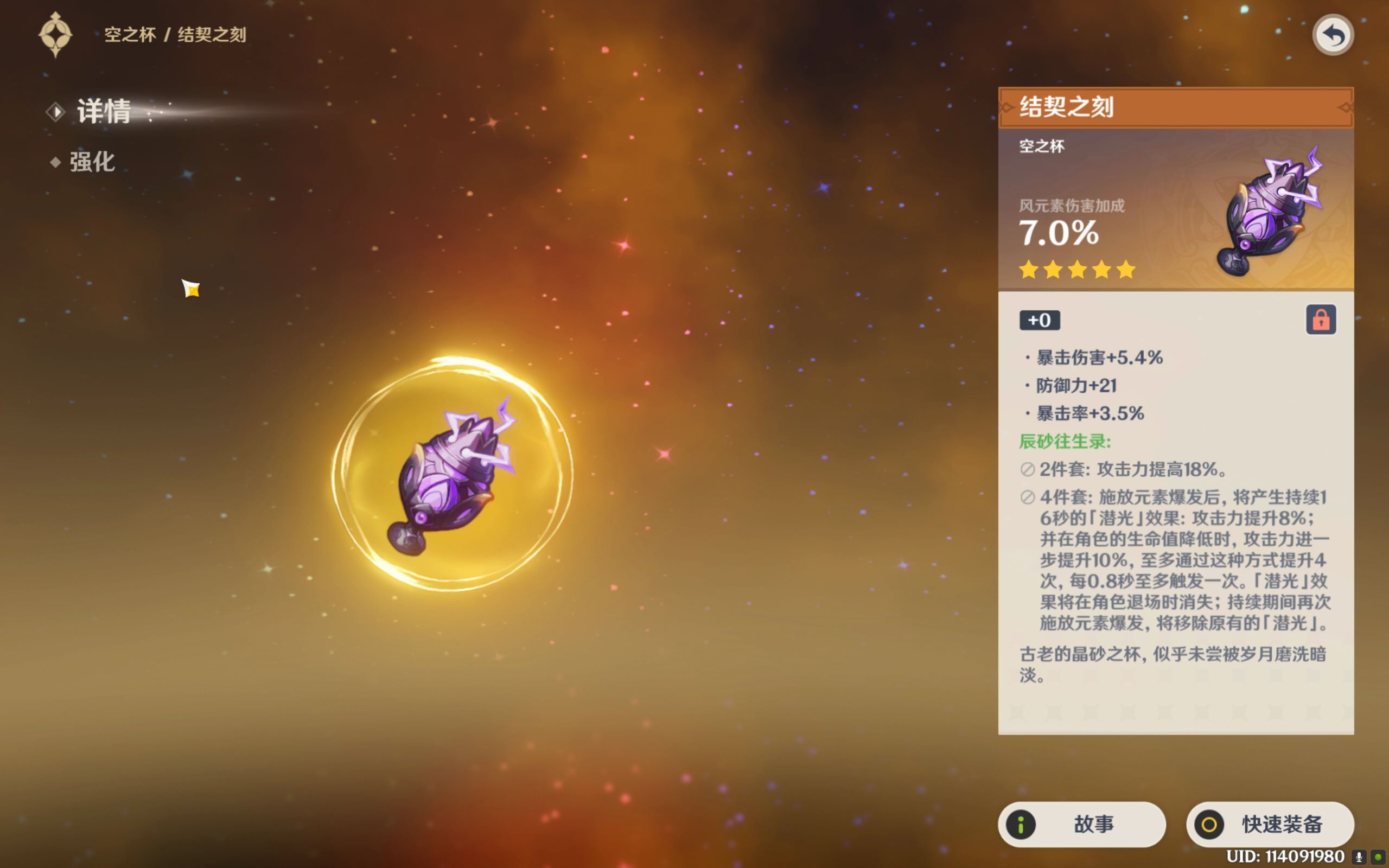This screenshot has height=868, width=1389.
Task: Click the goblet artifact image in the detail card
Action: [1271, 213]
